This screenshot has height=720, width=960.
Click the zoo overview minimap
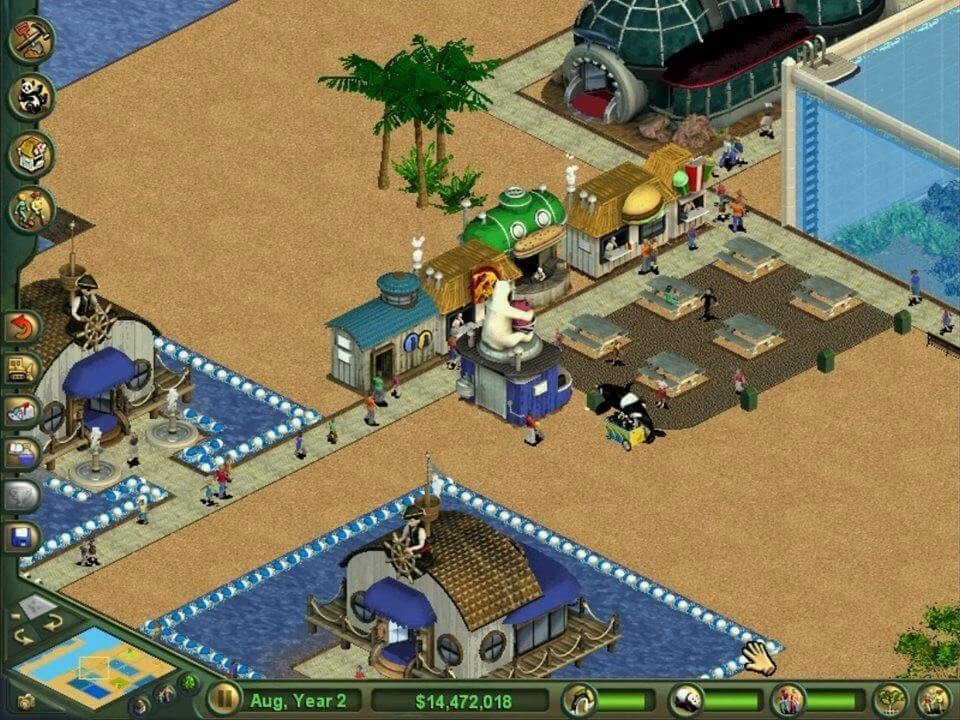coord(97,666)
